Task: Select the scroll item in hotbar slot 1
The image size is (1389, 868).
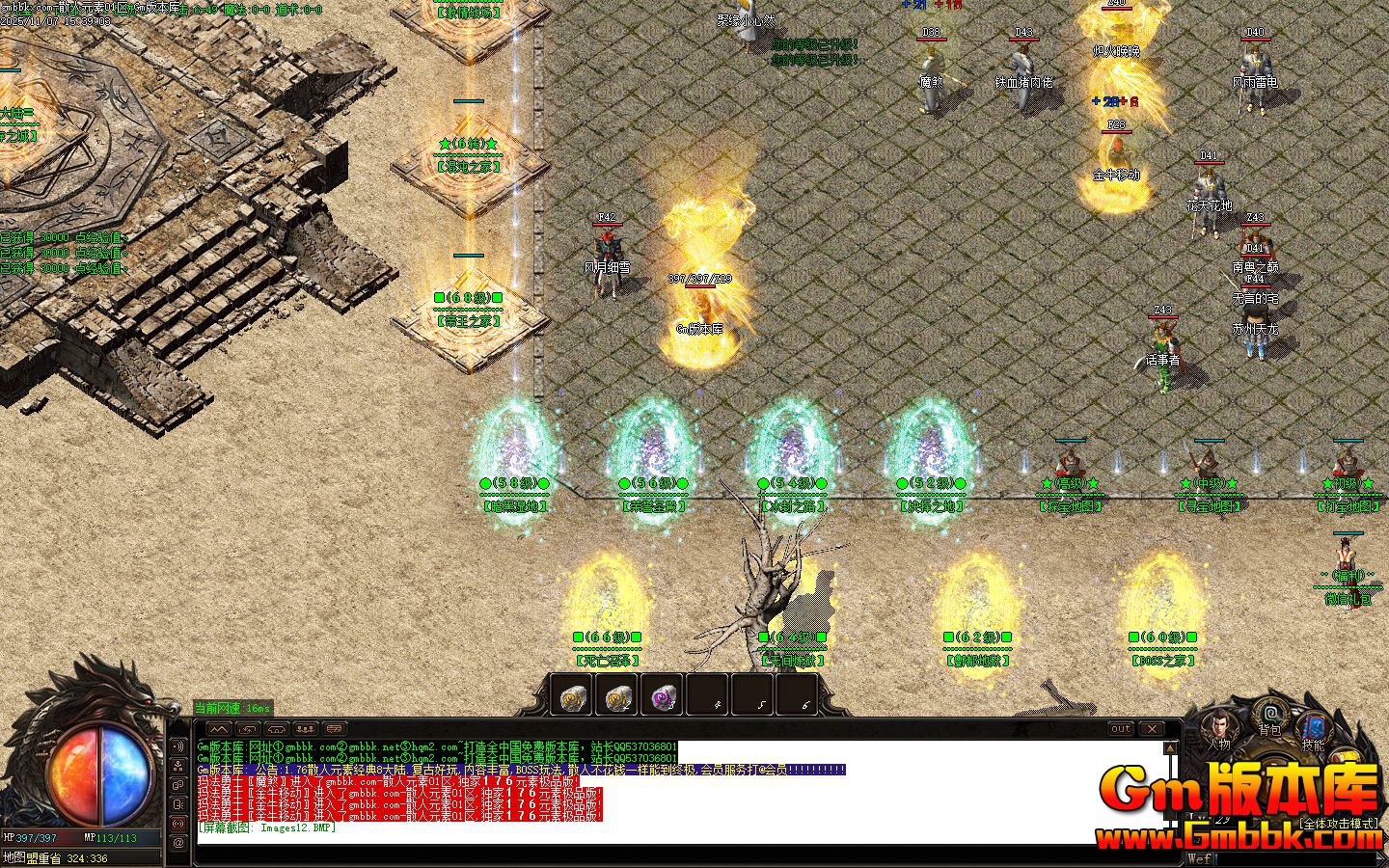Action: point(572,694)
